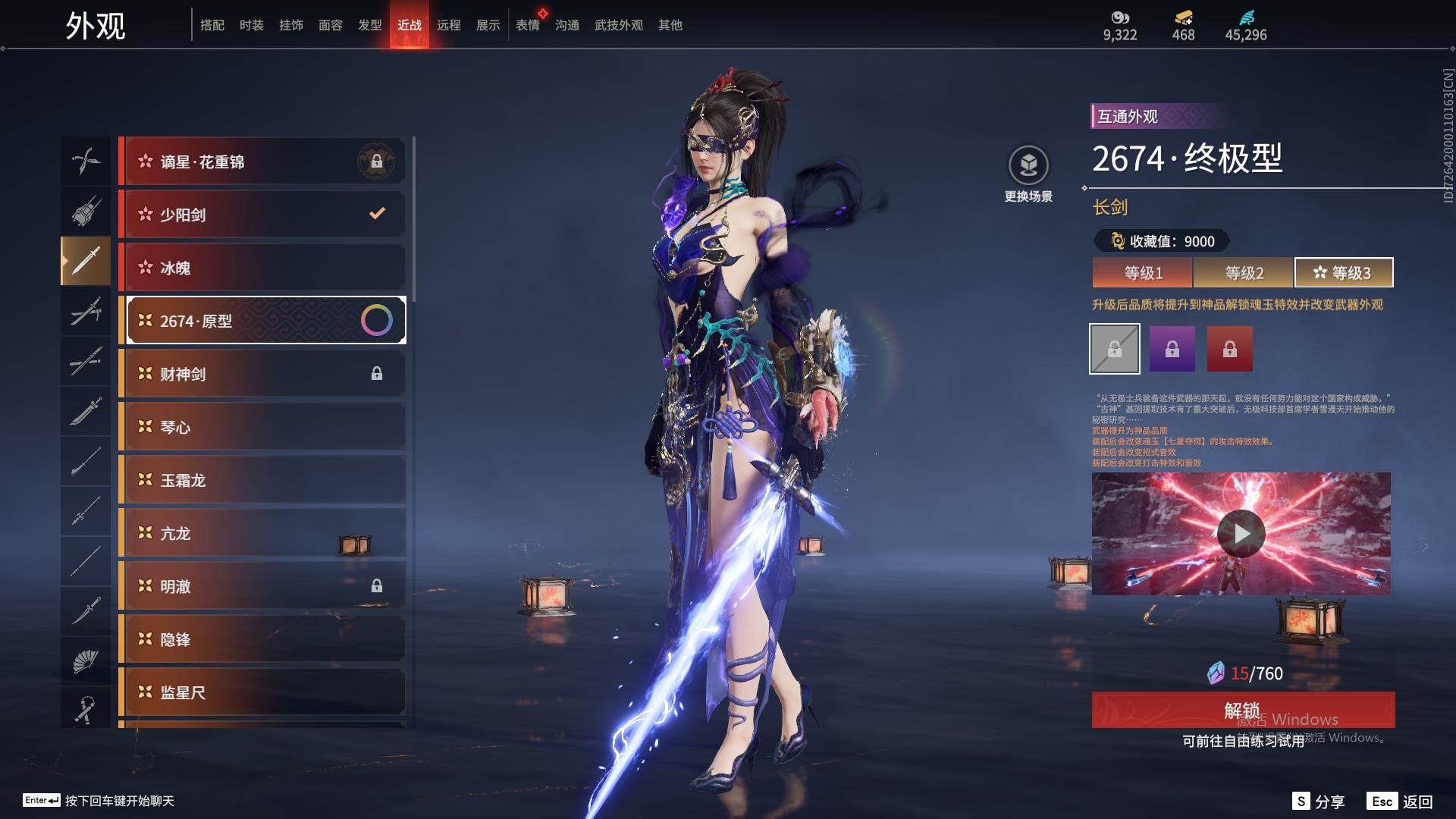Image resolution: width=1456 pixels, height=819 pixels.
Task: Switch to the 时装 tab
Action: coord(251,25)
